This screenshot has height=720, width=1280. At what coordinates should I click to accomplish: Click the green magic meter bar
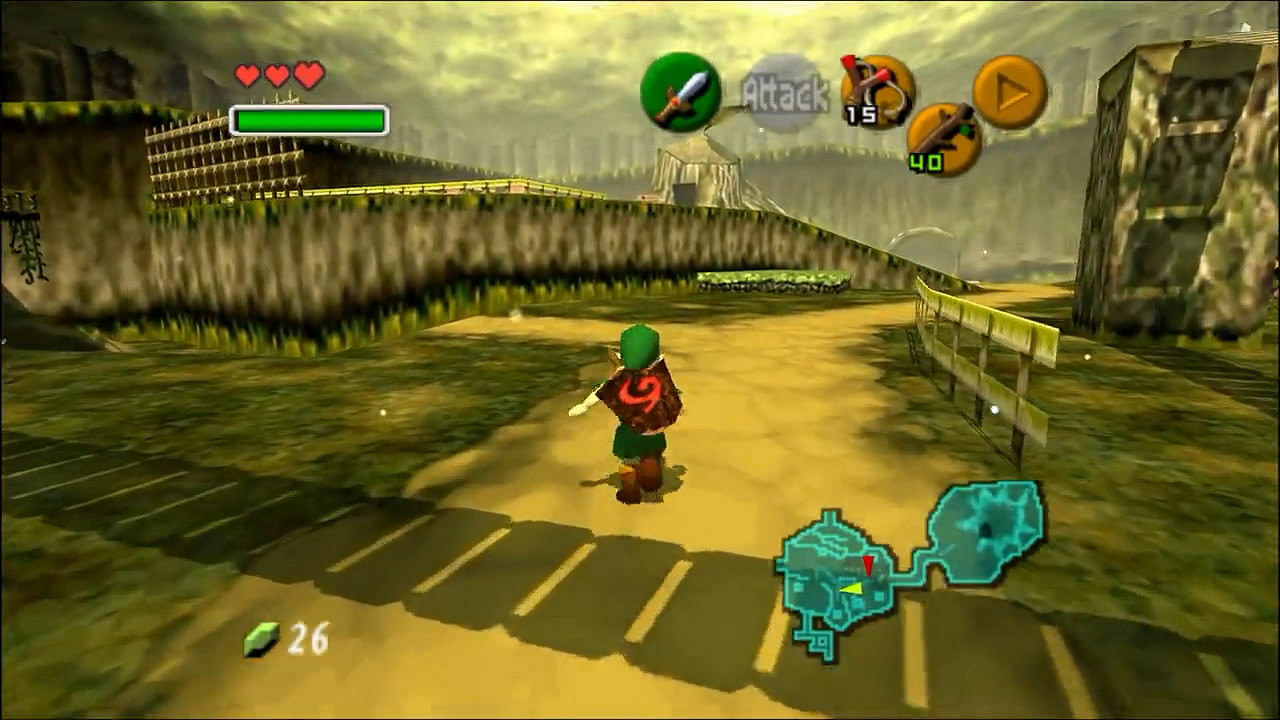pos(308,120)
